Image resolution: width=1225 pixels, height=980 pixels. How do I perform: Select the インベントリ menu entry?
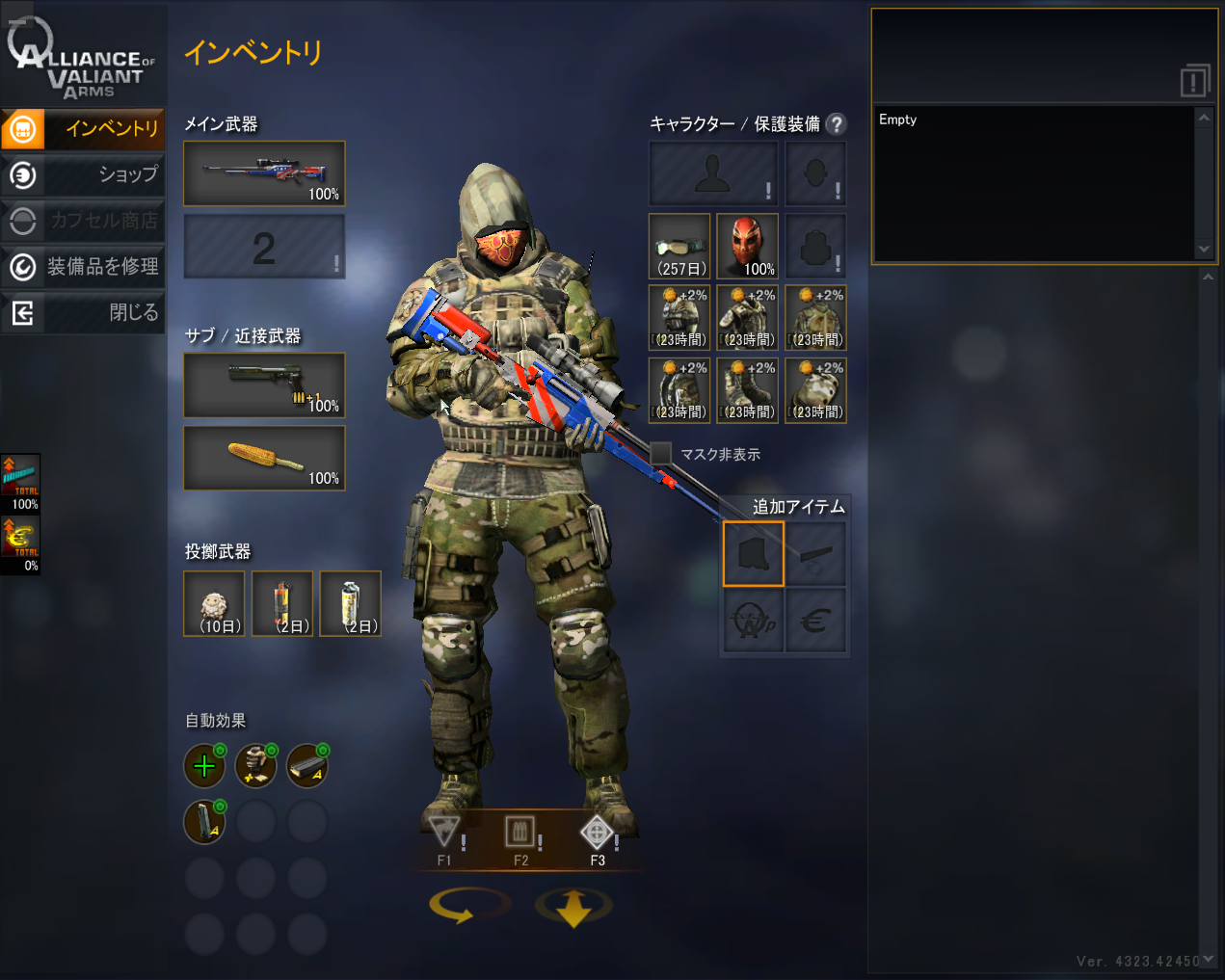(83, 128)
